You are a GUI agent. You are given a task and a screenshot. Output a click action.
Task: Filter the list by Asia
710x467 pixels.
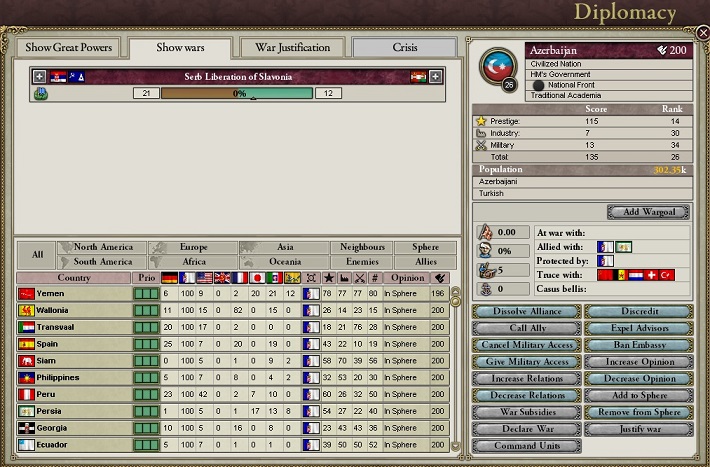(x=284, y=247)
